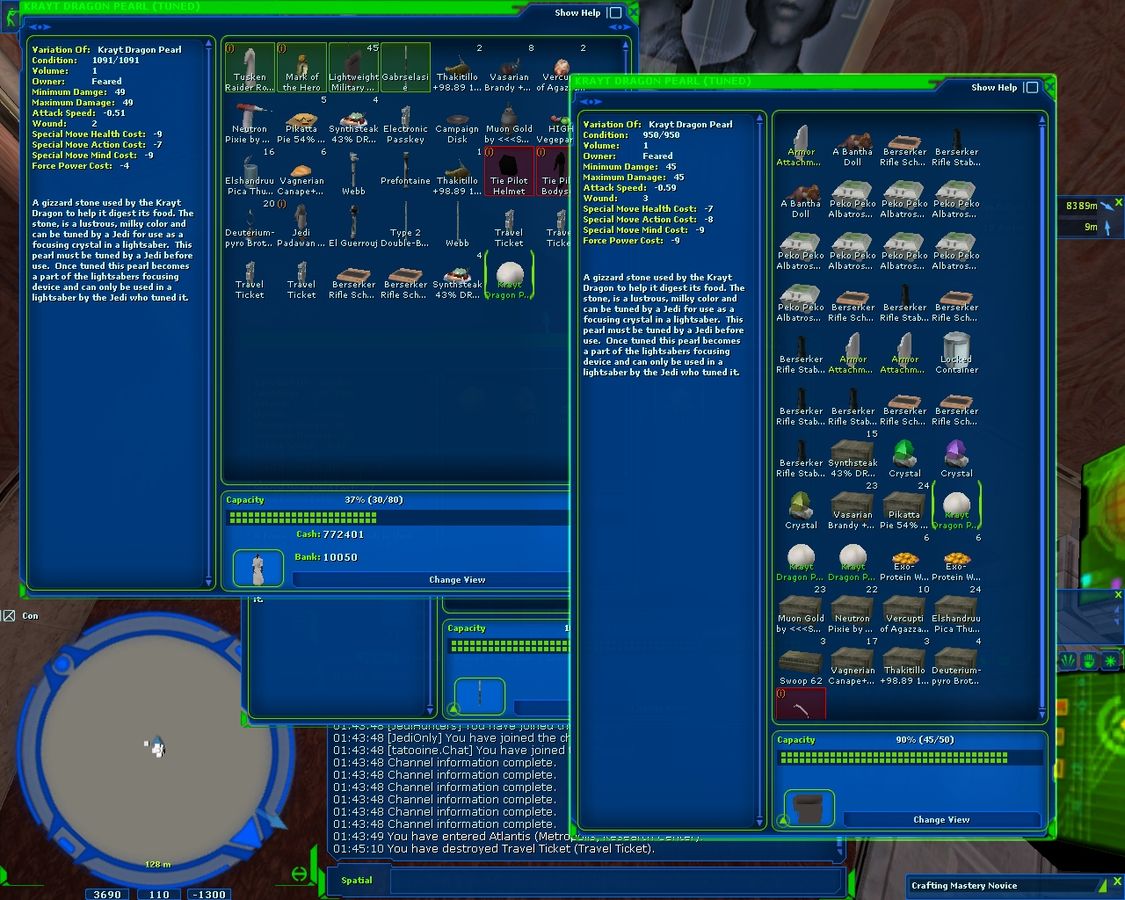1125x900 pixels.
Task: Select the Jedi Padawan item
Action: [302, 223]
